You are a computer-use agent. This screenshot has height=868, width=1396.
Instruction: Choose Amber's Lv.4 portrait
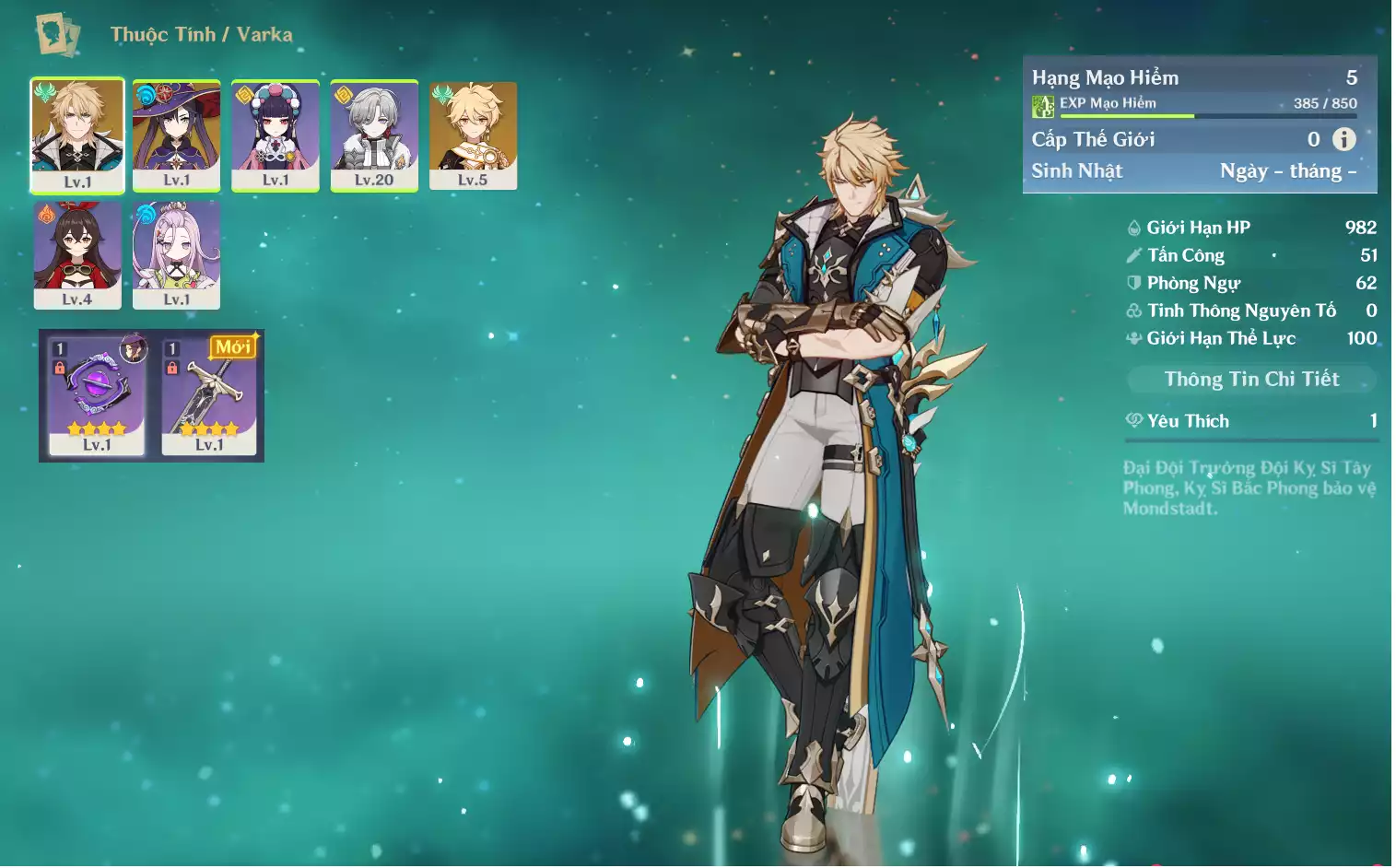pyautogui.click(x=77, y=254)
